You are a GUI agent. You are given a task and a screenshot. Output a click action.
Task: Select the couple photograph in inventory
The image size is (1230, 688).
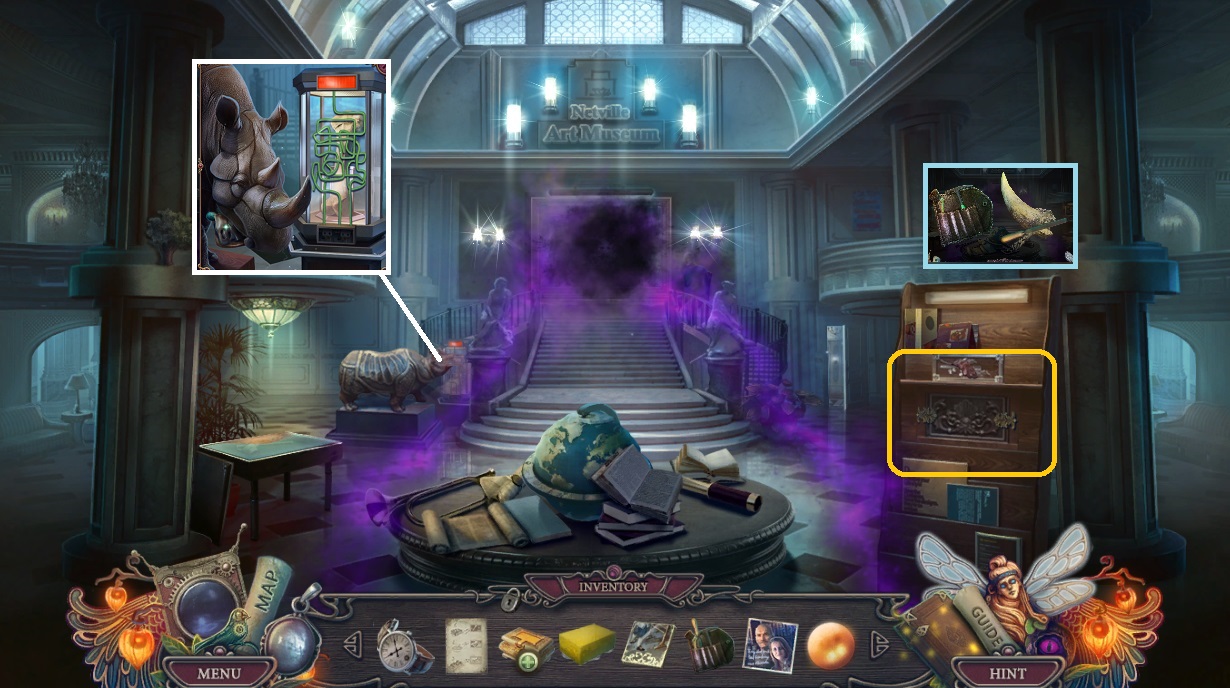coord(770,646)
